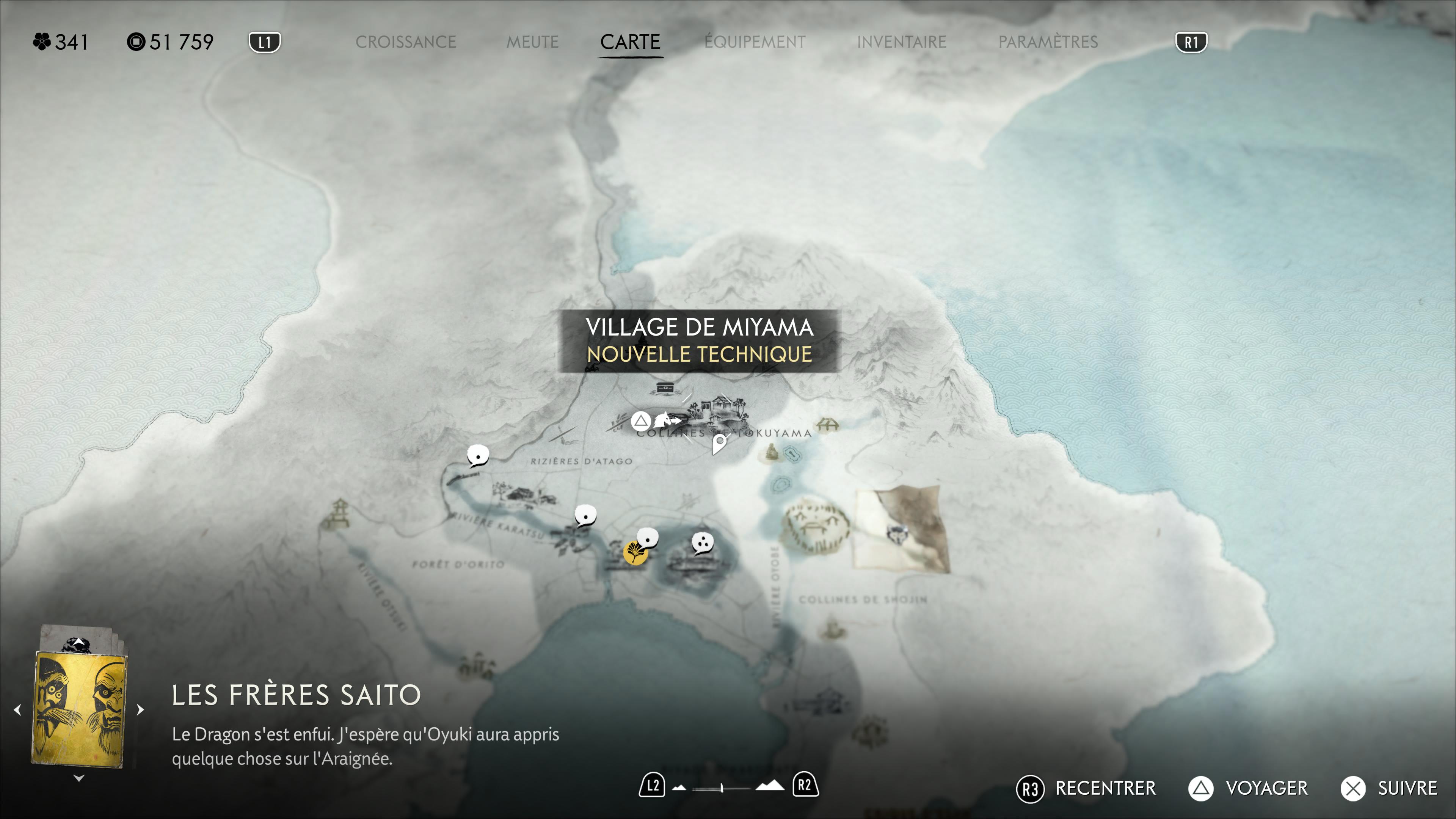Switch to the Croissance tab
This screenshot has height=819, width=1456.
click(405, 42)
